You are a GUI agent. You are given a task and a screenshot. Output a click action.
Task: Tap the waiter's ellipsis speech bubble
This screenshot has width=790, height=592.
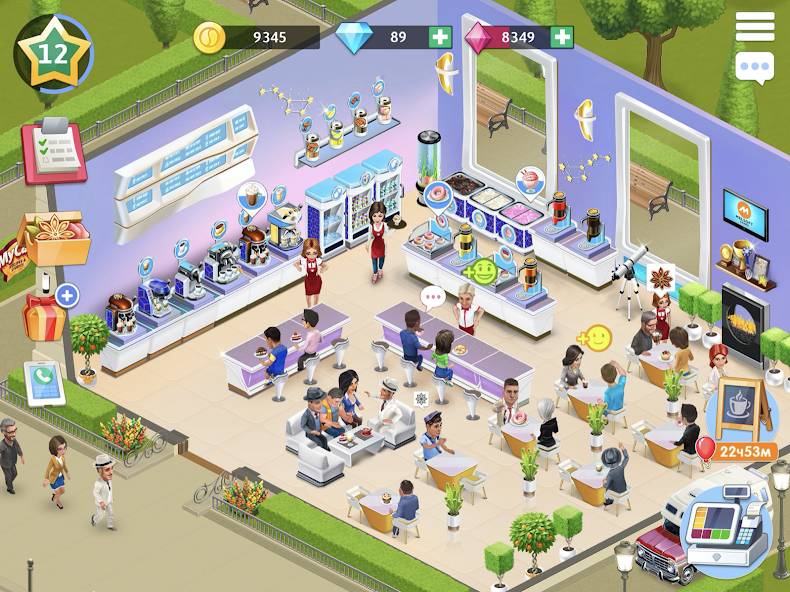tap(433, 296)
